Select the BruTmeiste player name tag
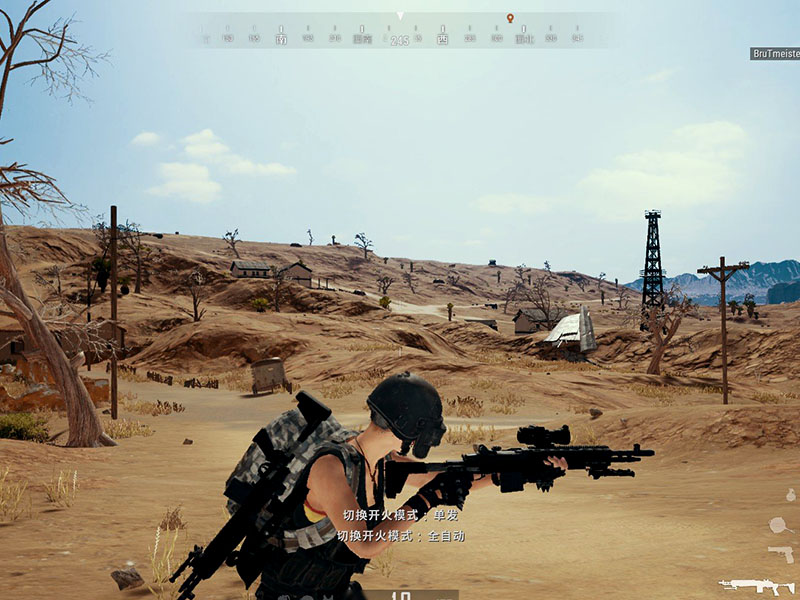 click(x=774, y=53)
